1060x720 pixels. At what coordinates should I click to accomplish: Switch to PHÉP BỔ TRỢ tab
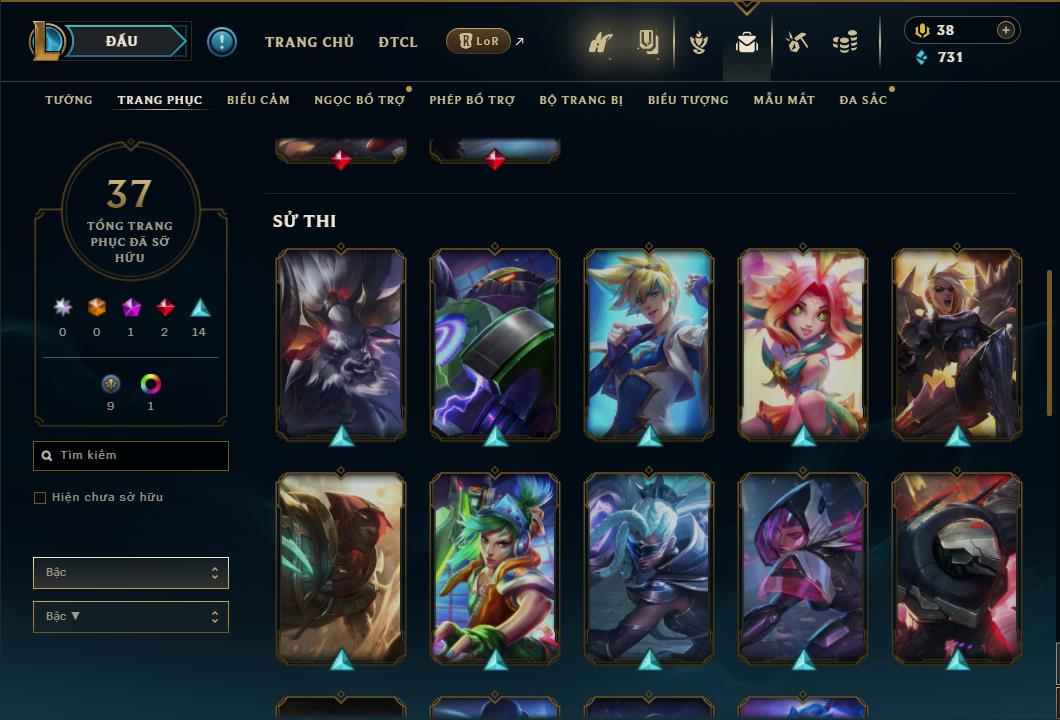[472, 100]
